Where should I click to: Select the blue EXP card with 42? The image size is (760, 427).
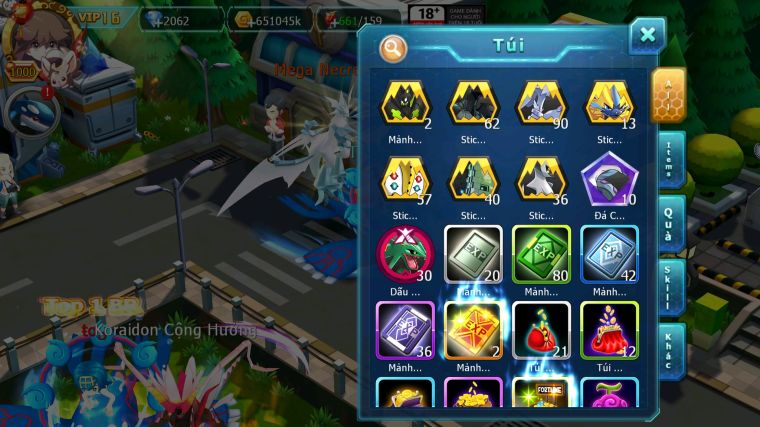point(609,254)
